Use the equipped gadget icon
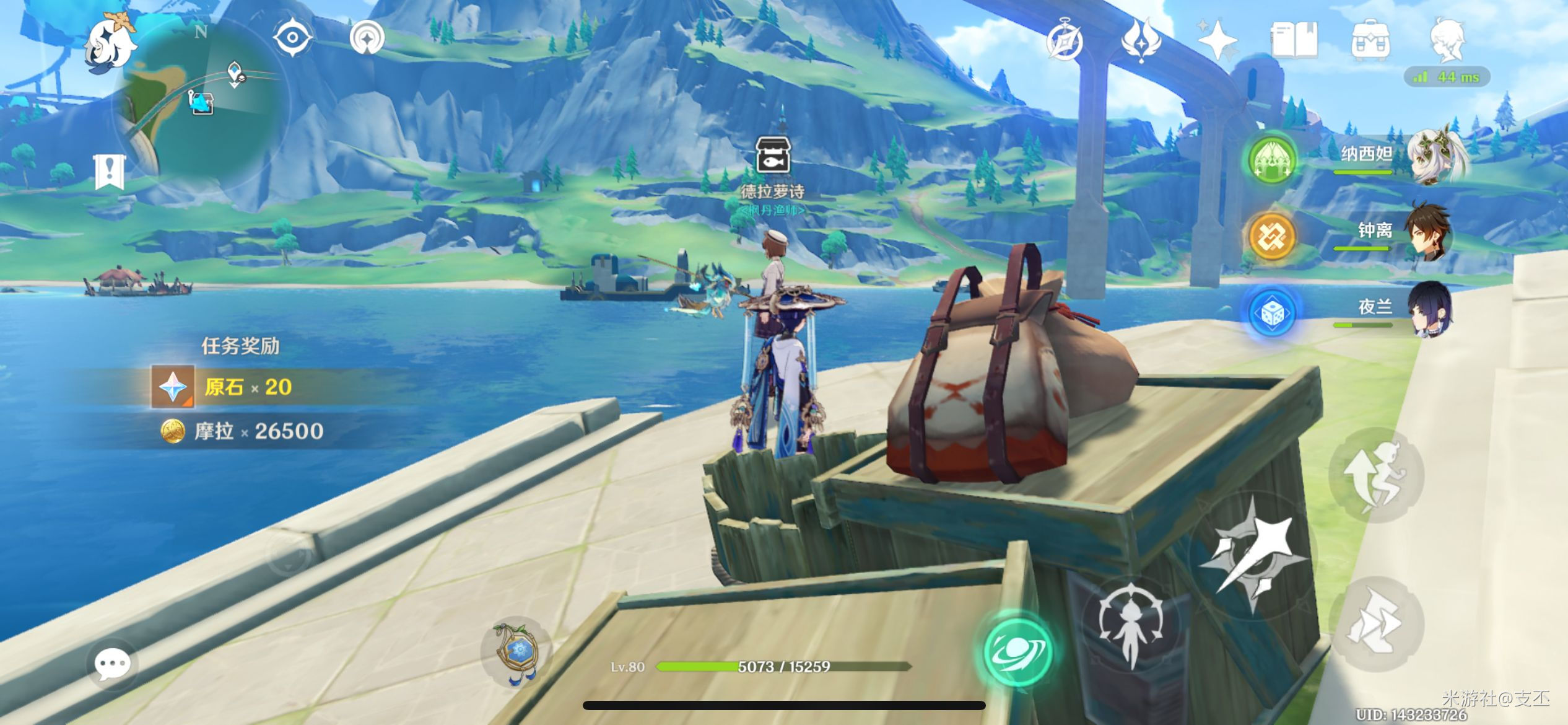Image resolution: width=1568 pixels, height=725 pixels. pyautogui.click(x=517, y=652)
